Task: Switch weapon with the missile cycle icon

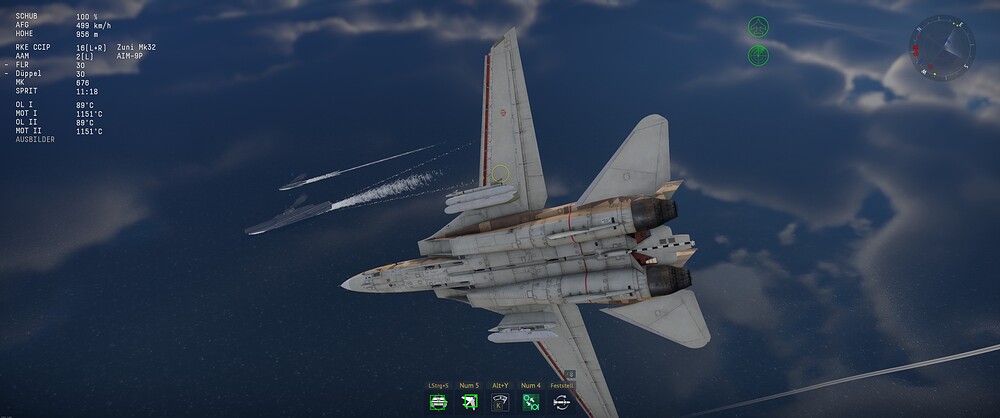Action: pyautogui.click(x=562, y=402)
